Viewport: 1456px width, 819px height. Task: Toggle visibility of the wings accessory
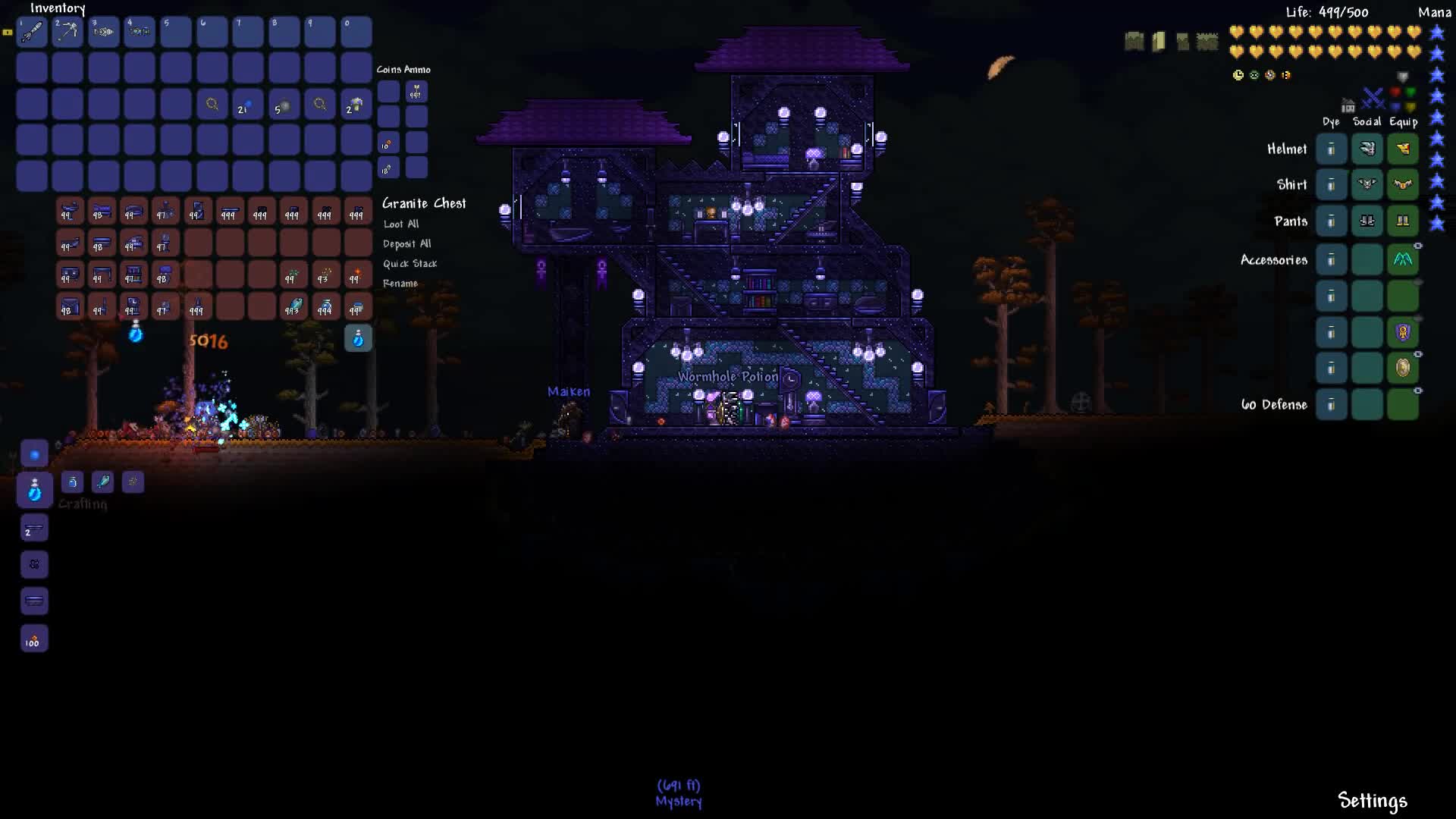click(x=1417, y=244)
